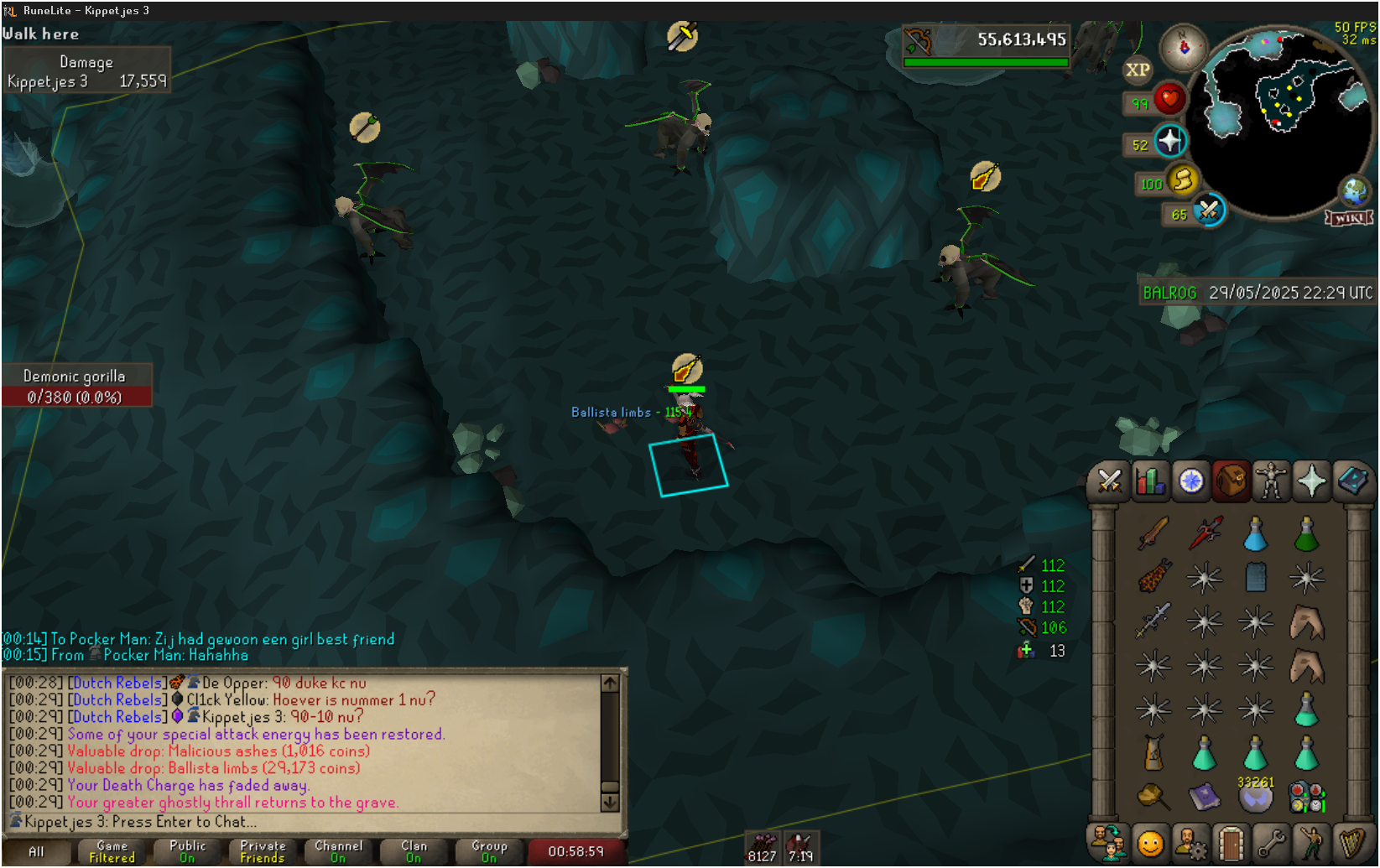Open the rune pouch item
This screenshot has width=1380, height=868.
(1307, 798)
